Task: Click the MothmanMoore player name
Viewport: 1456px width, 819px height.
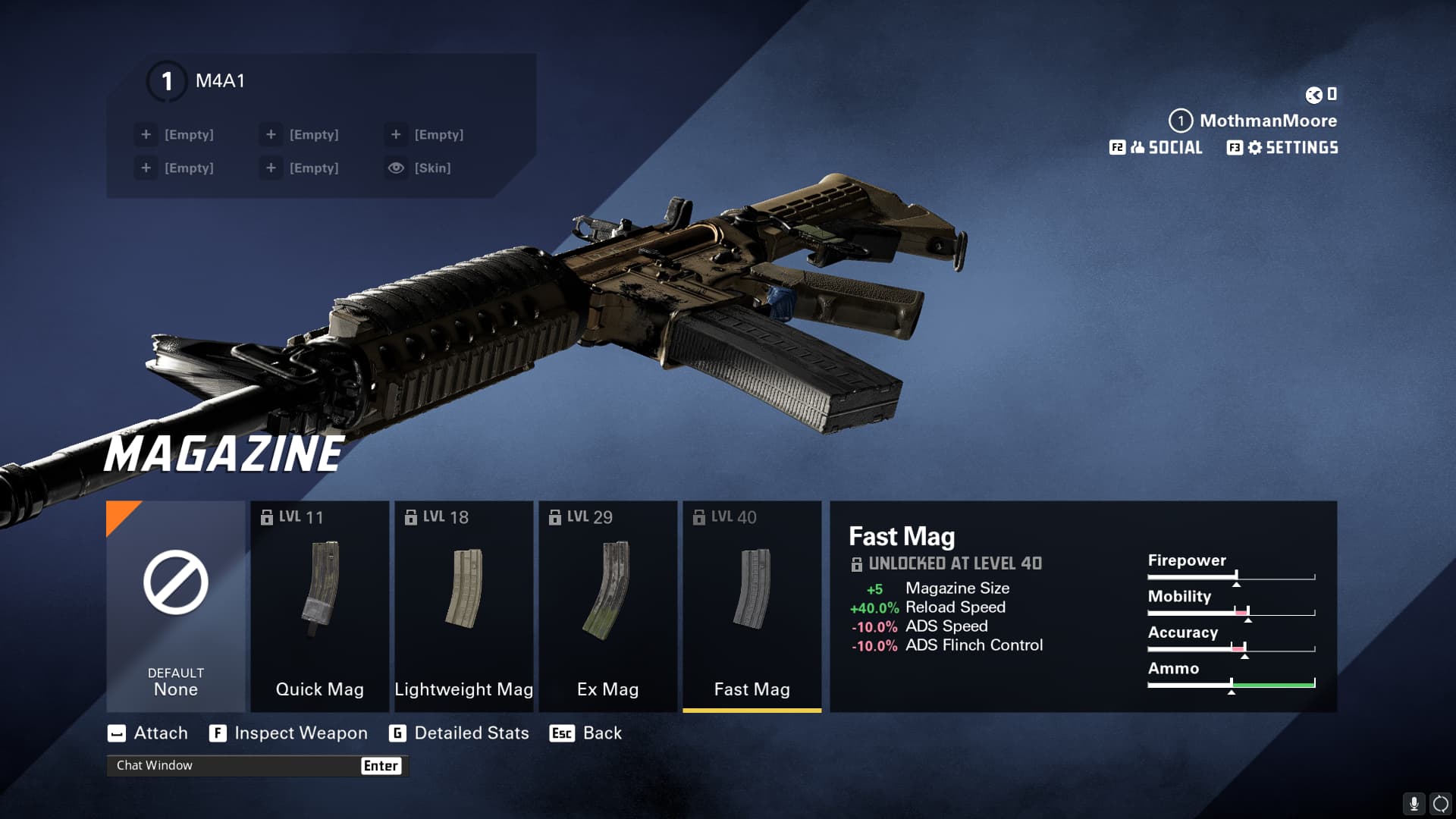Action: click(x=1267, y=121)
